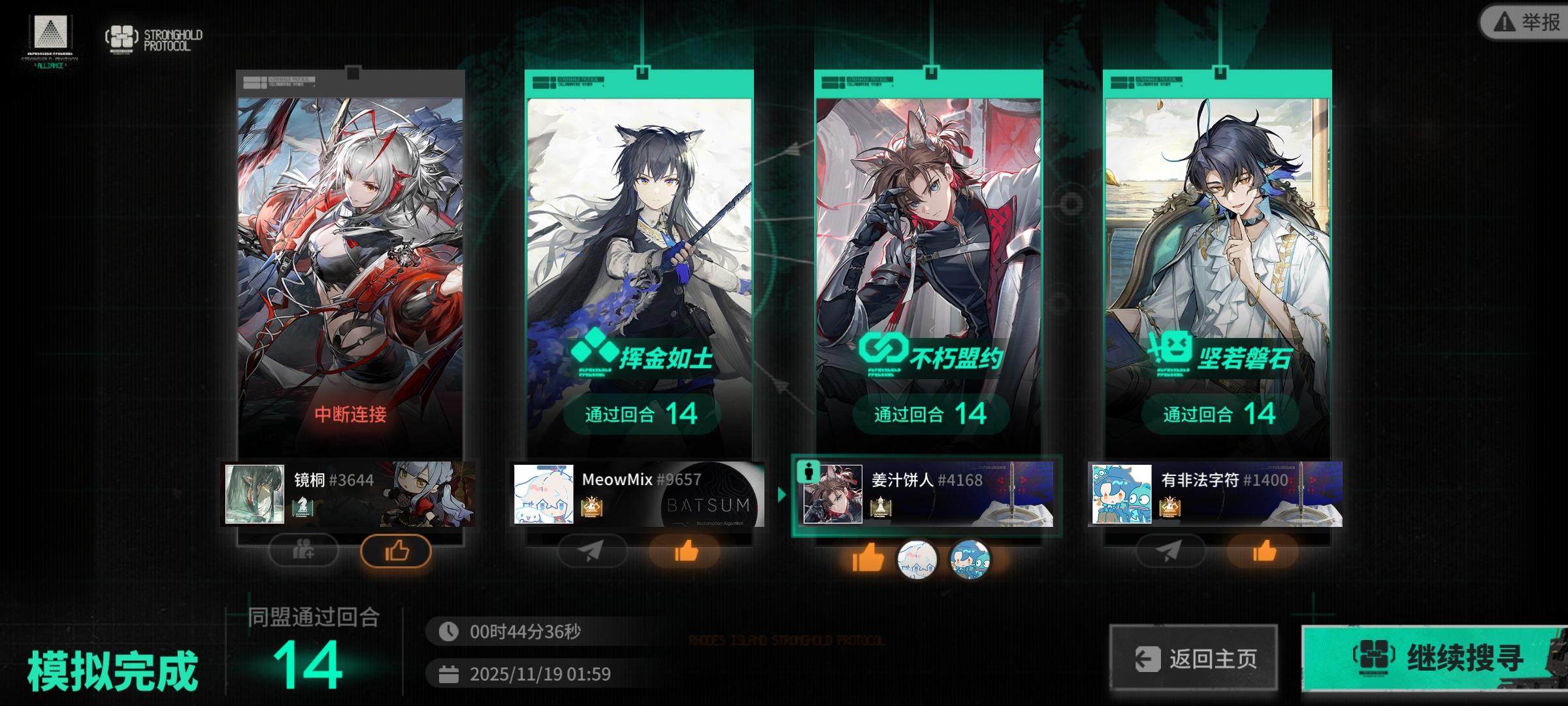1568x706 pixels.
Task: Click the small arrow between MeowMix and 姜汁饼人 cards
Action: tap(781, 496)
